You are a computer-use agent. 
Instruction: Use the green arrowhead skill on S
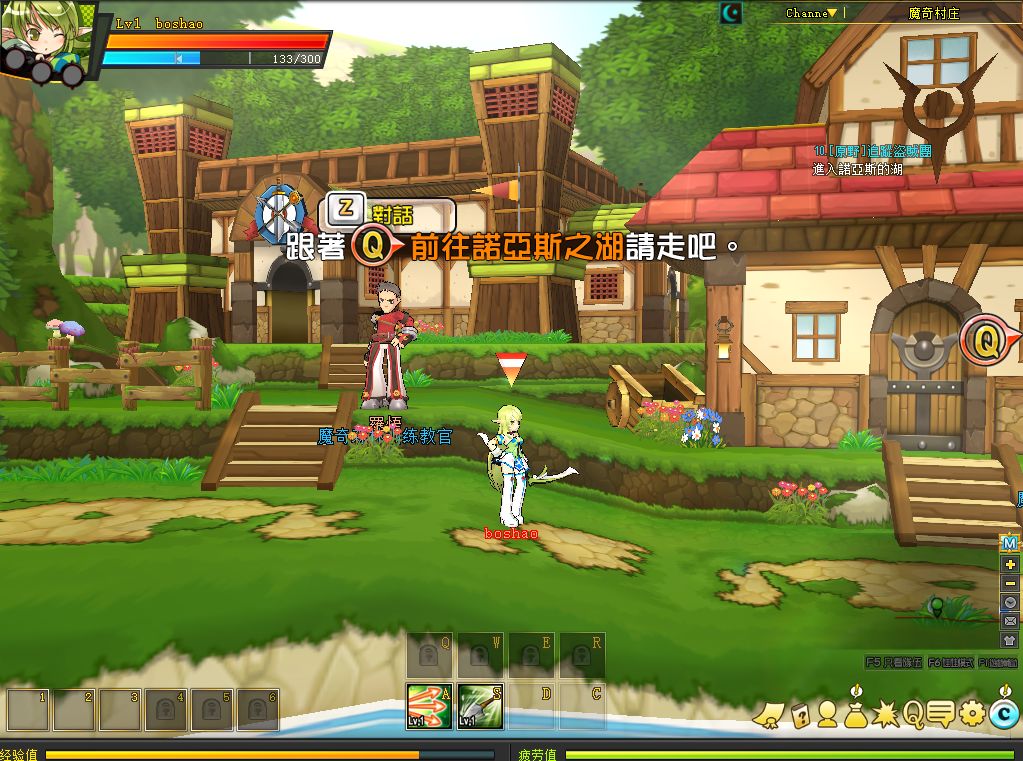(480, 705)
